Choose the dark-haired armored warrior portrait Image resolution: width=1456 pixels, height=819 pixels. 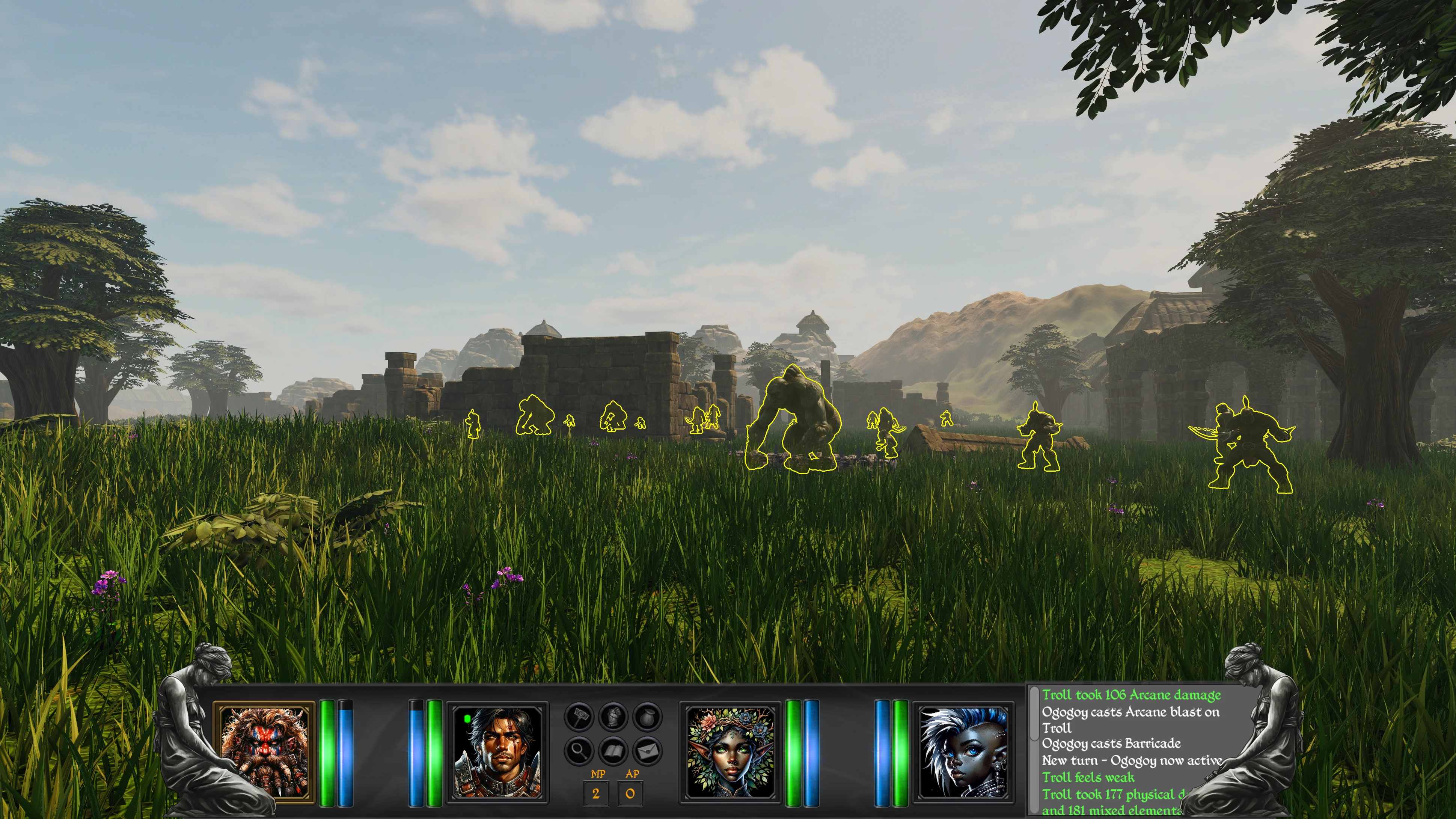497,751
